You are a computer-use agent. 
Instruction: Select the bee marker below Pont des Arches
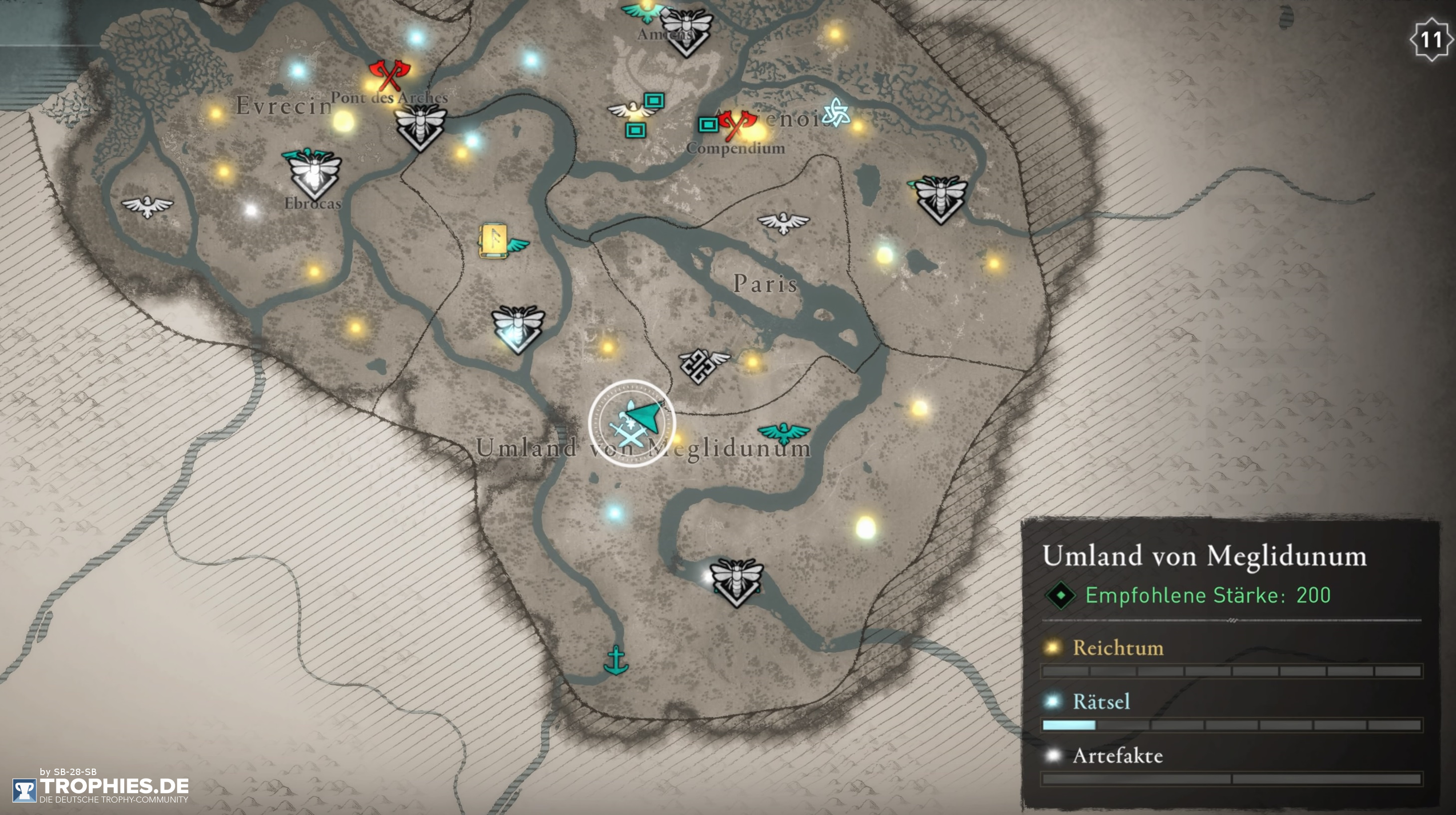tap(420, 127)
